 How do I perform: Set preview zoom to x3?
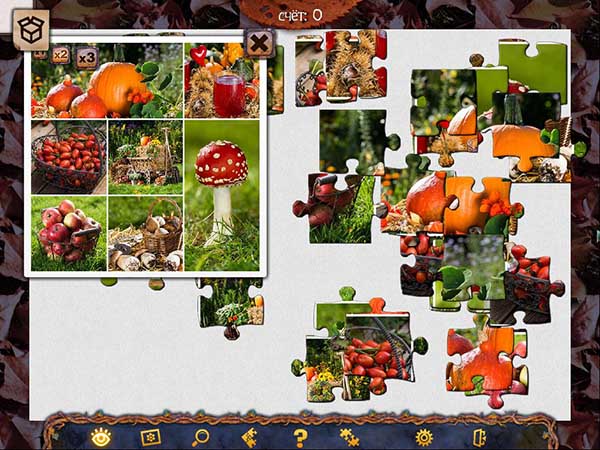click(x=87, y=56)
